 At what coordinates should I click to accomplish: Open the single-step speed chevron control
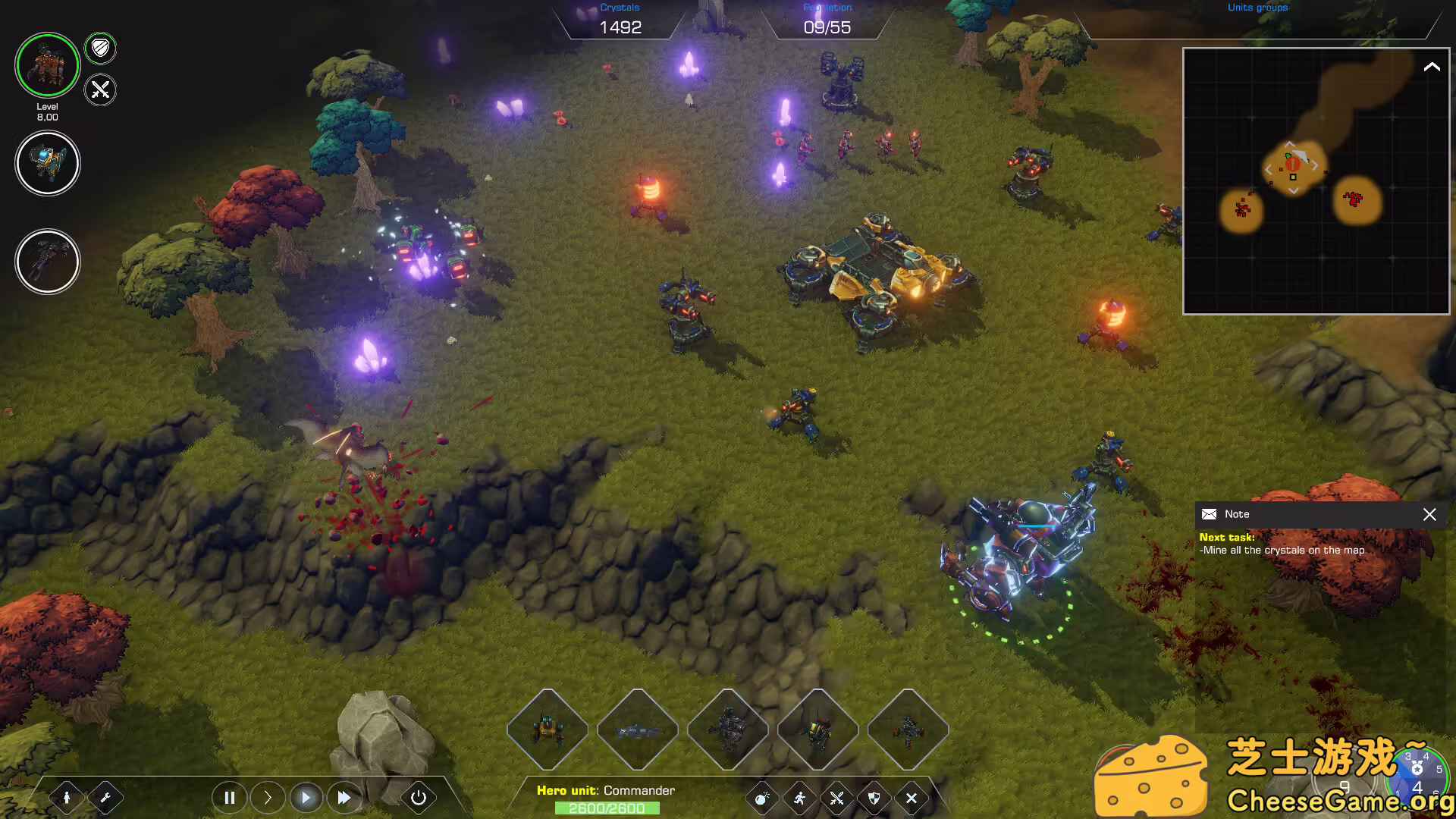pos(268,797)
